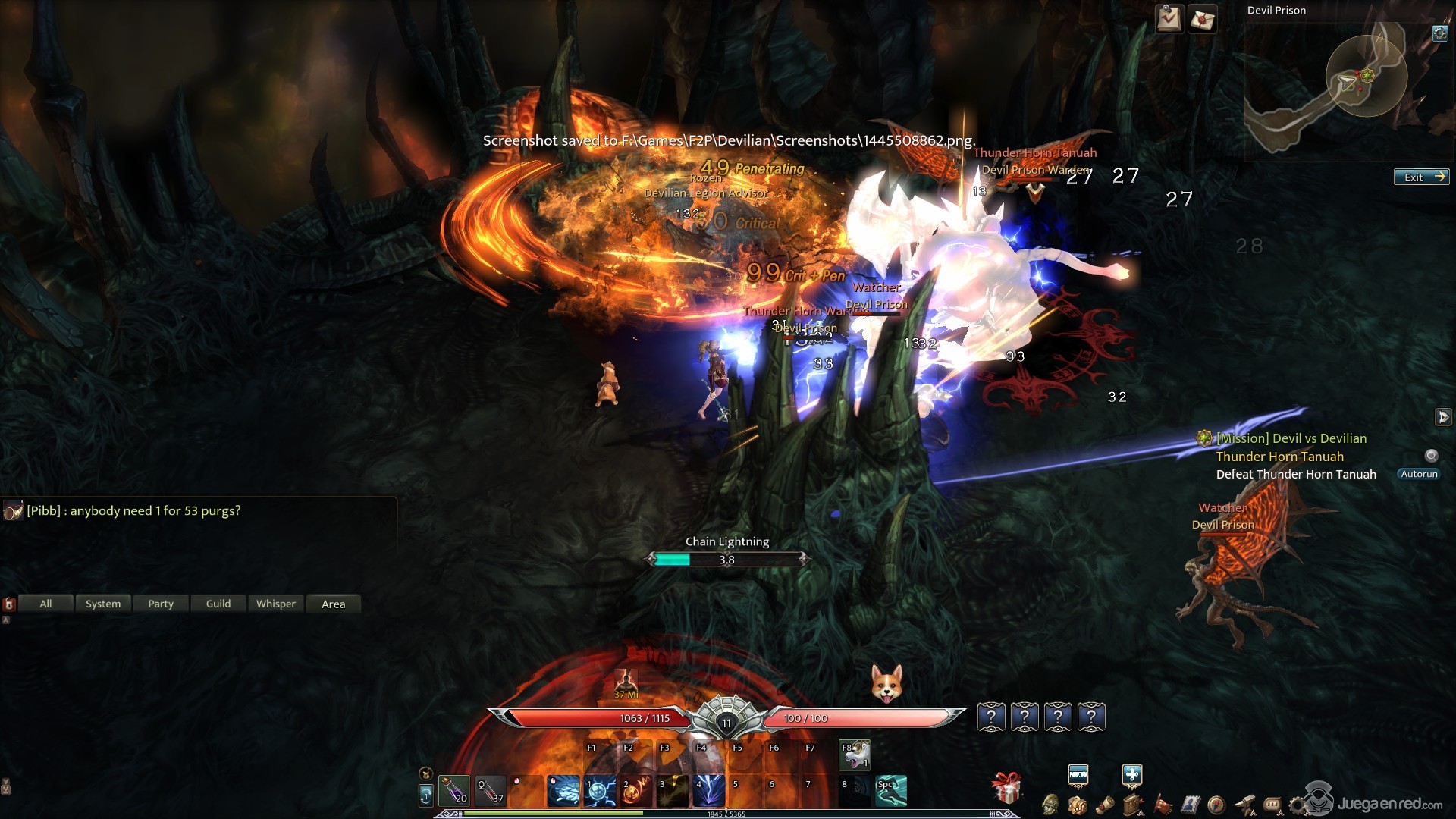Activate the dash skill on Spc slot
The image size is (1456, 819).
click(x=891, y=791)
